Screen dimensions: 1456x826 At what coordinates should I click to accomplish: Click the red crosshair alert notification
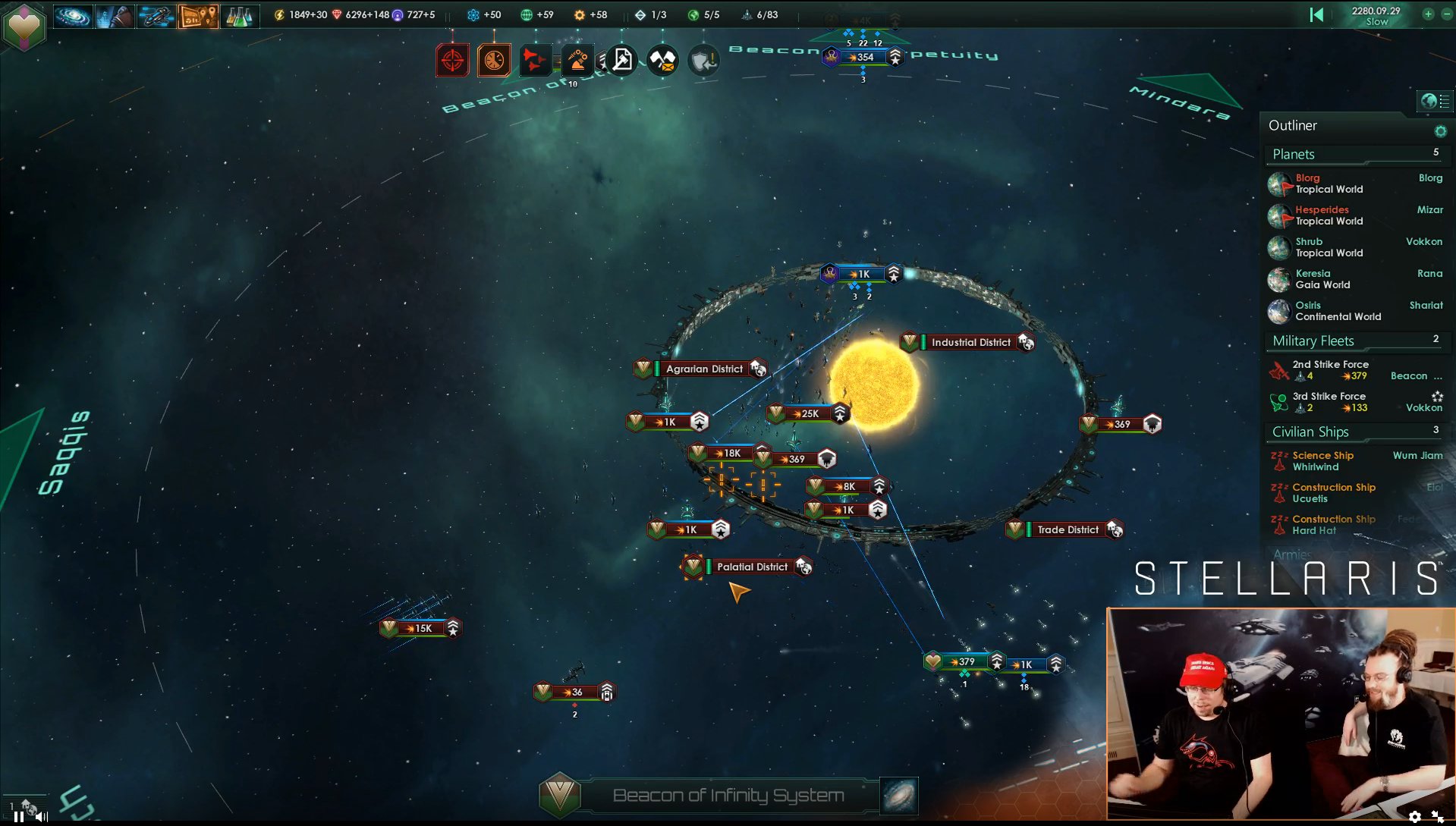coord(452,60)
